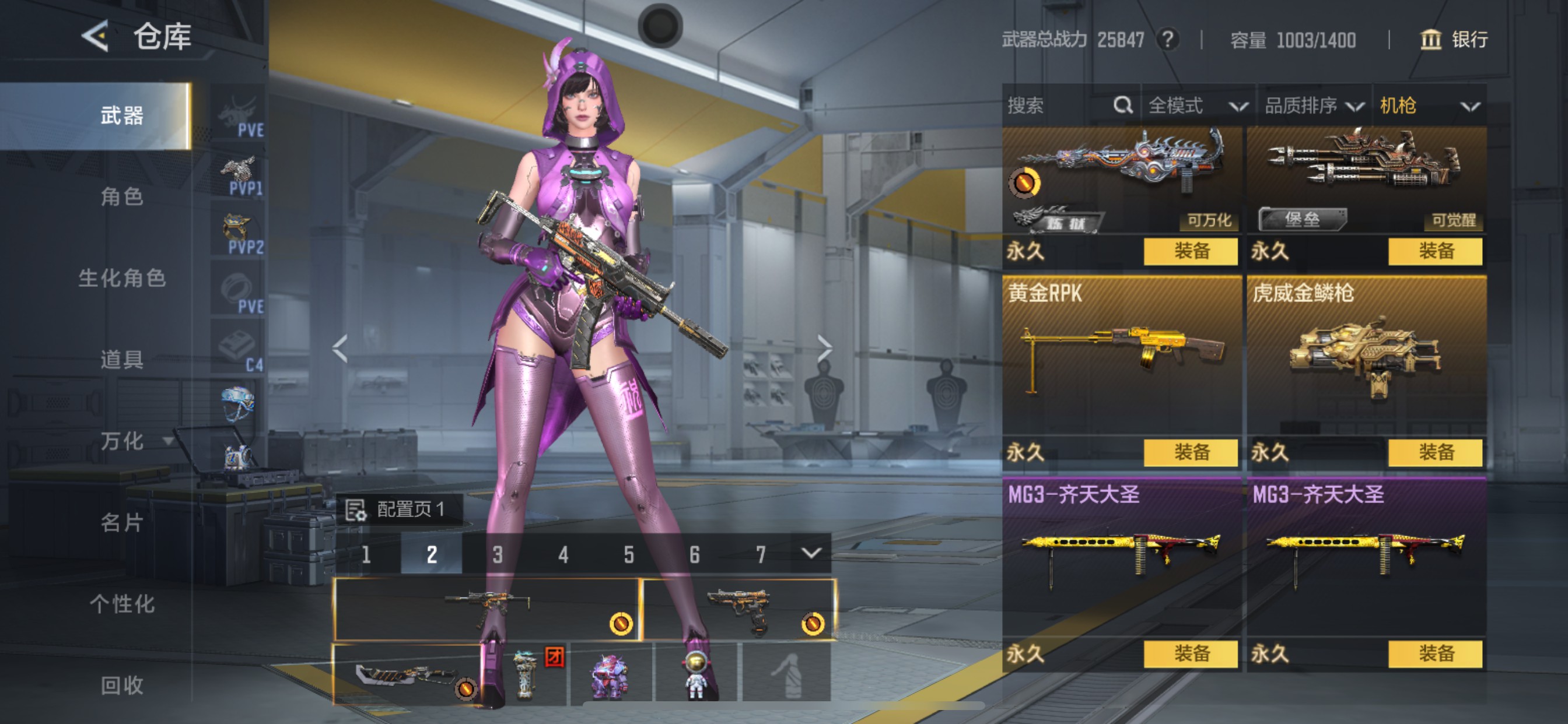Screen dimensions: 1568x724
Task: Select the equipped pistol secondary weapon slot
Action: coord(740,609)
